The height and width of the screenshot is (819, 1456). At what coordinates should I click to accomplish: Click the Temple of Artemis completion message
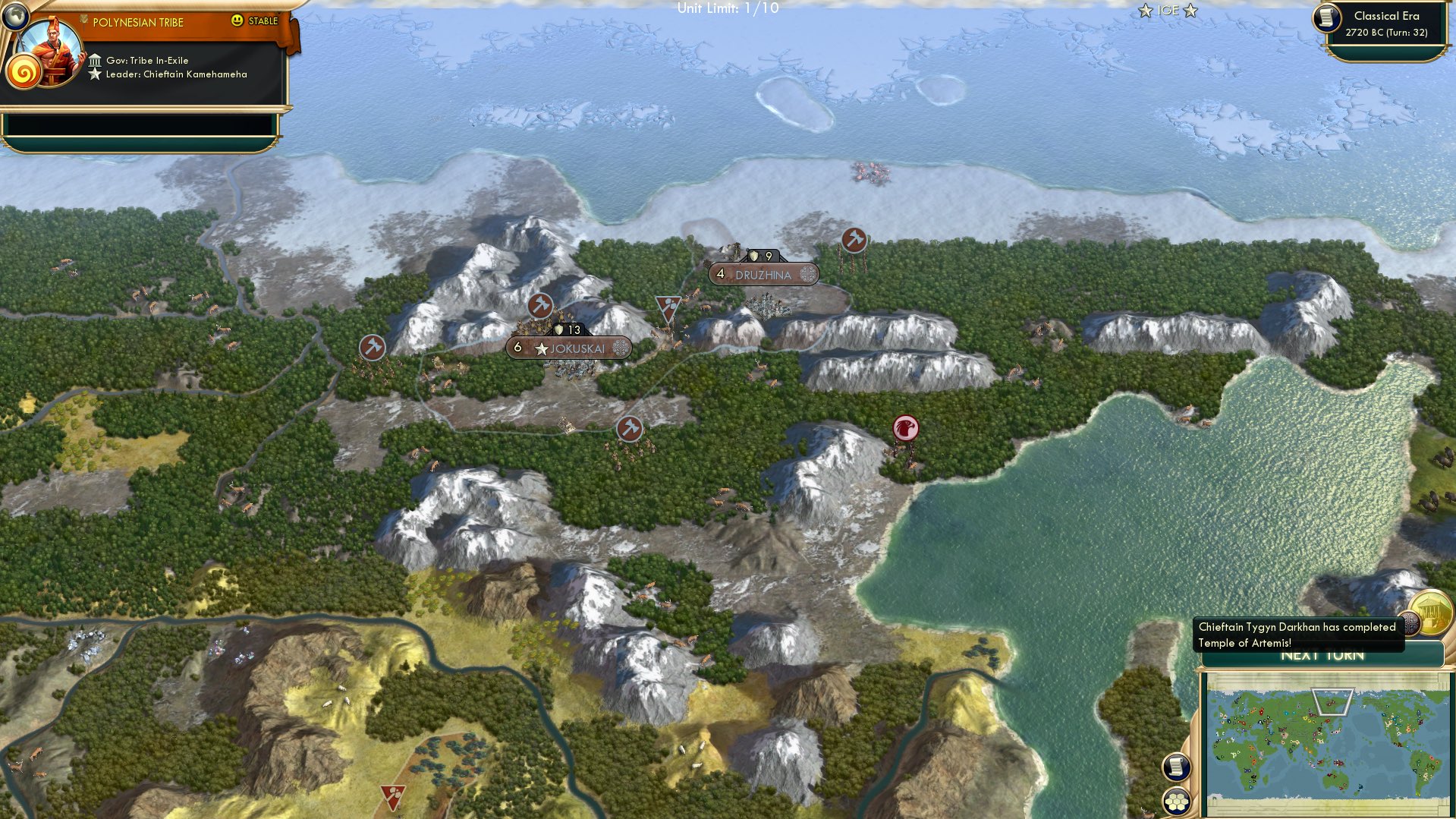1297,635
